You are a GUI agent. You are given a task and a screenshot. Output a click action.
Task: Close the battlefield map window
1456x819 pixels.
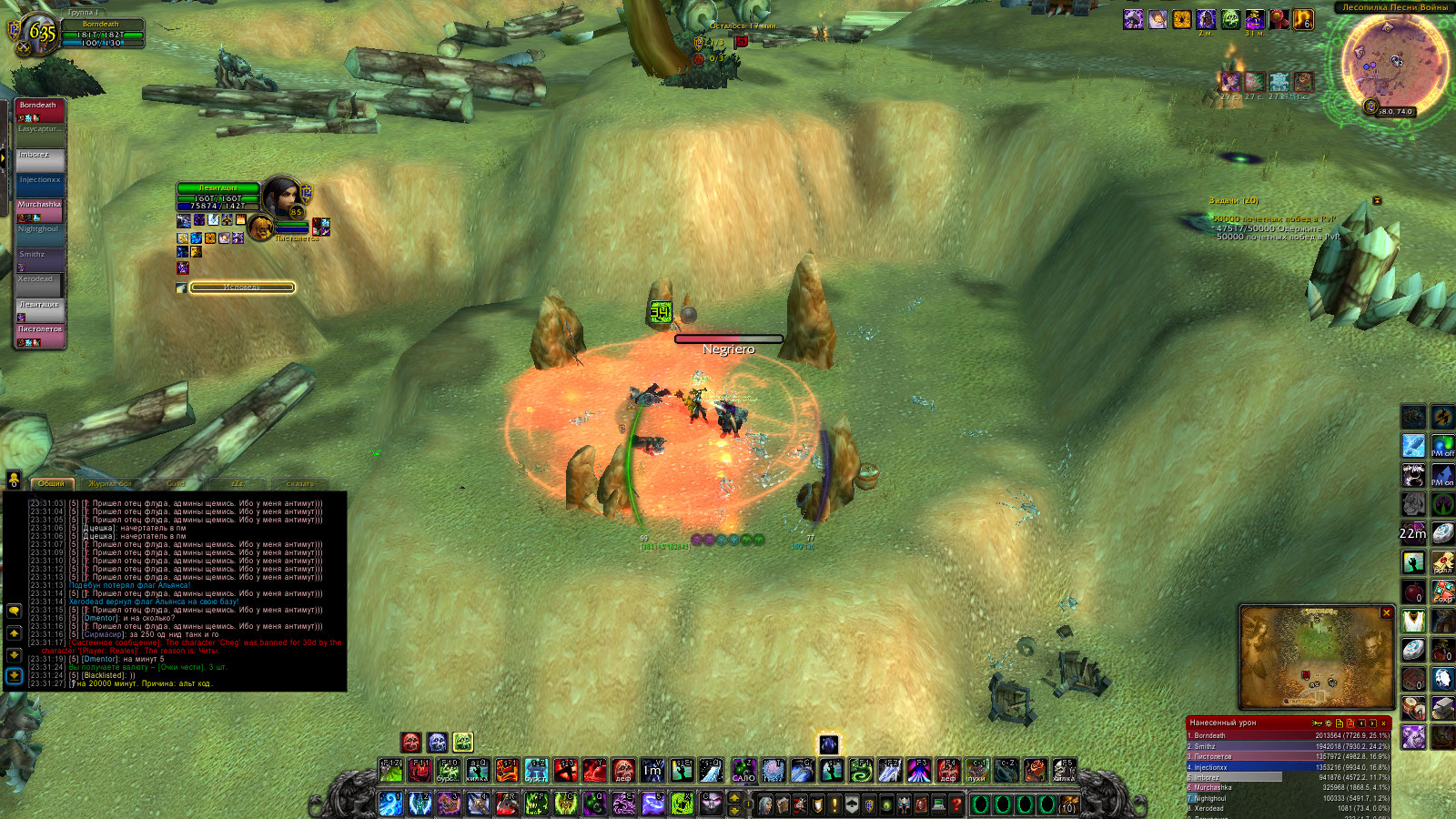(1386, 613)
